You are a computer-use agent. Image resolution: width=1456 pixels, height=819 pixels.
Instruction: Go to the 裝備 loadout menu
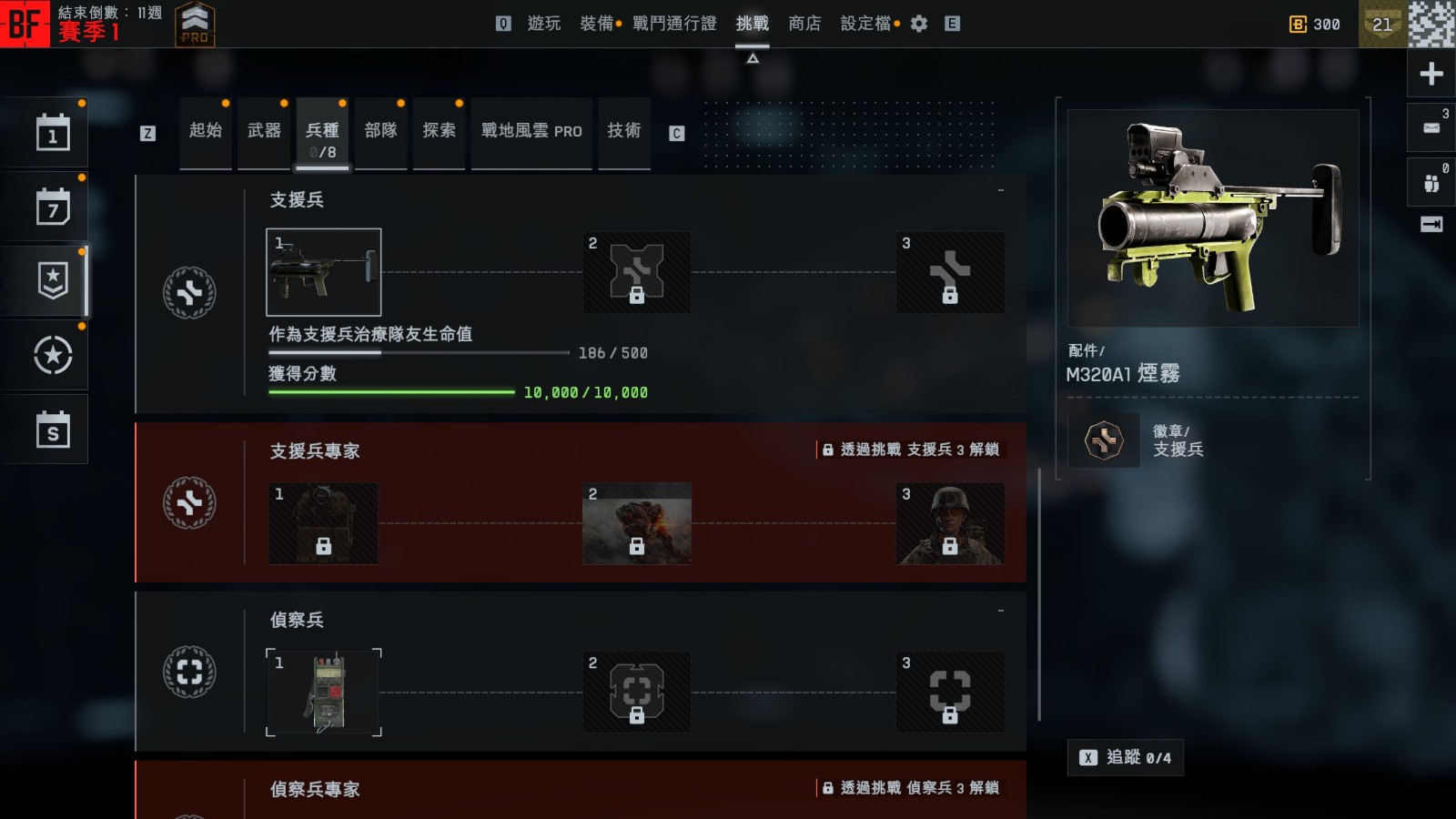597,24
